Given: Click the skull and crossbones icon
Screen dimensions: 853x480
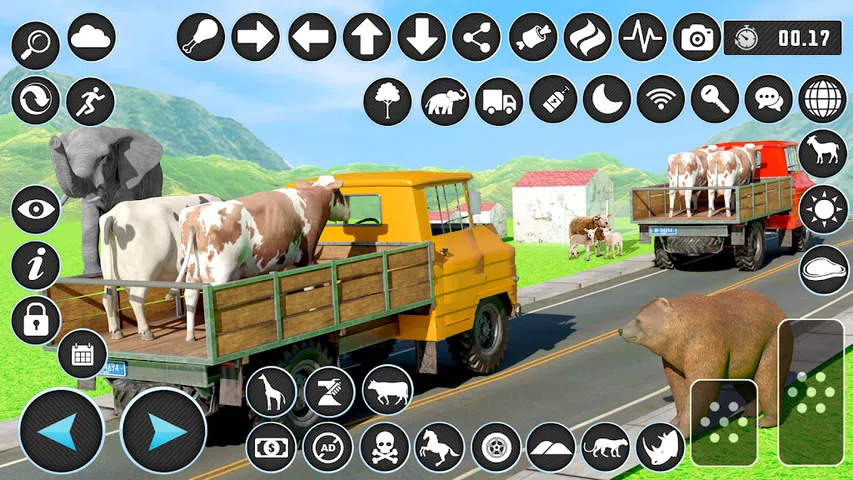Looking at the screenshot, I should pyautogui.click(x=384, y=446).
